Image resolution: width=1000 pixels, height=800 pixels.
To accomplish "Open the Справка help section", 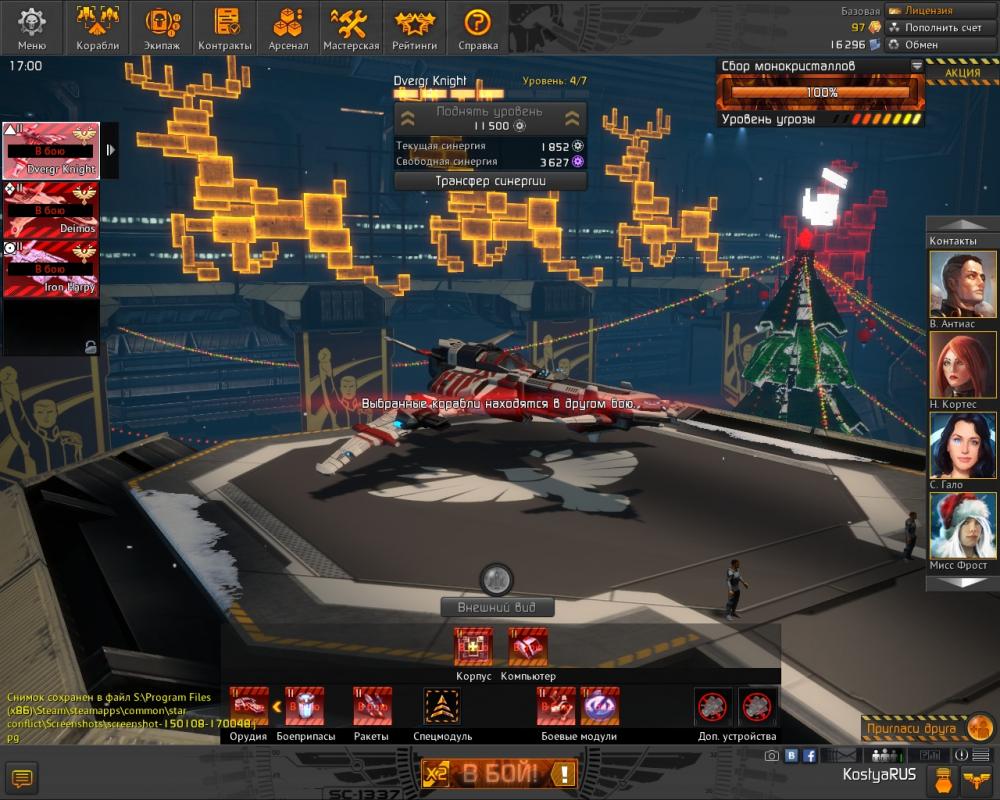I will pos(478,27).
